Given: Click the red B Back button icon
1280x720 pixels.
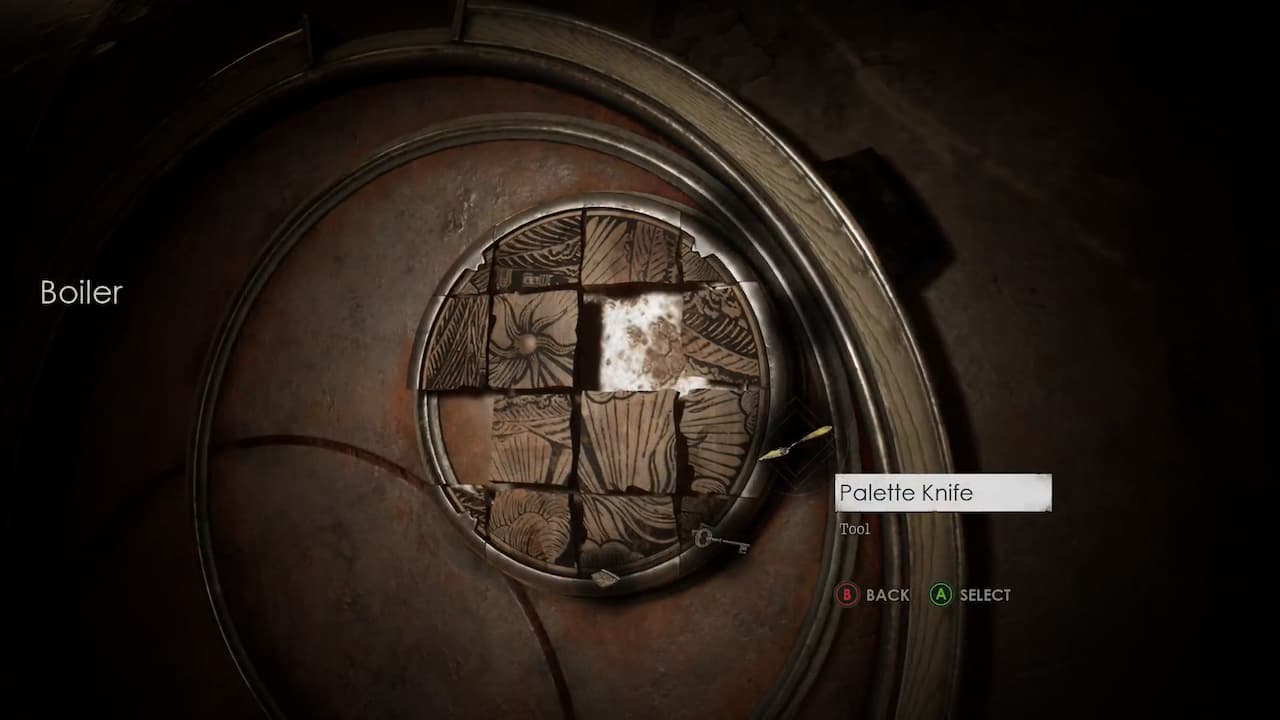Looking at the screenshot, I should 849,595.
